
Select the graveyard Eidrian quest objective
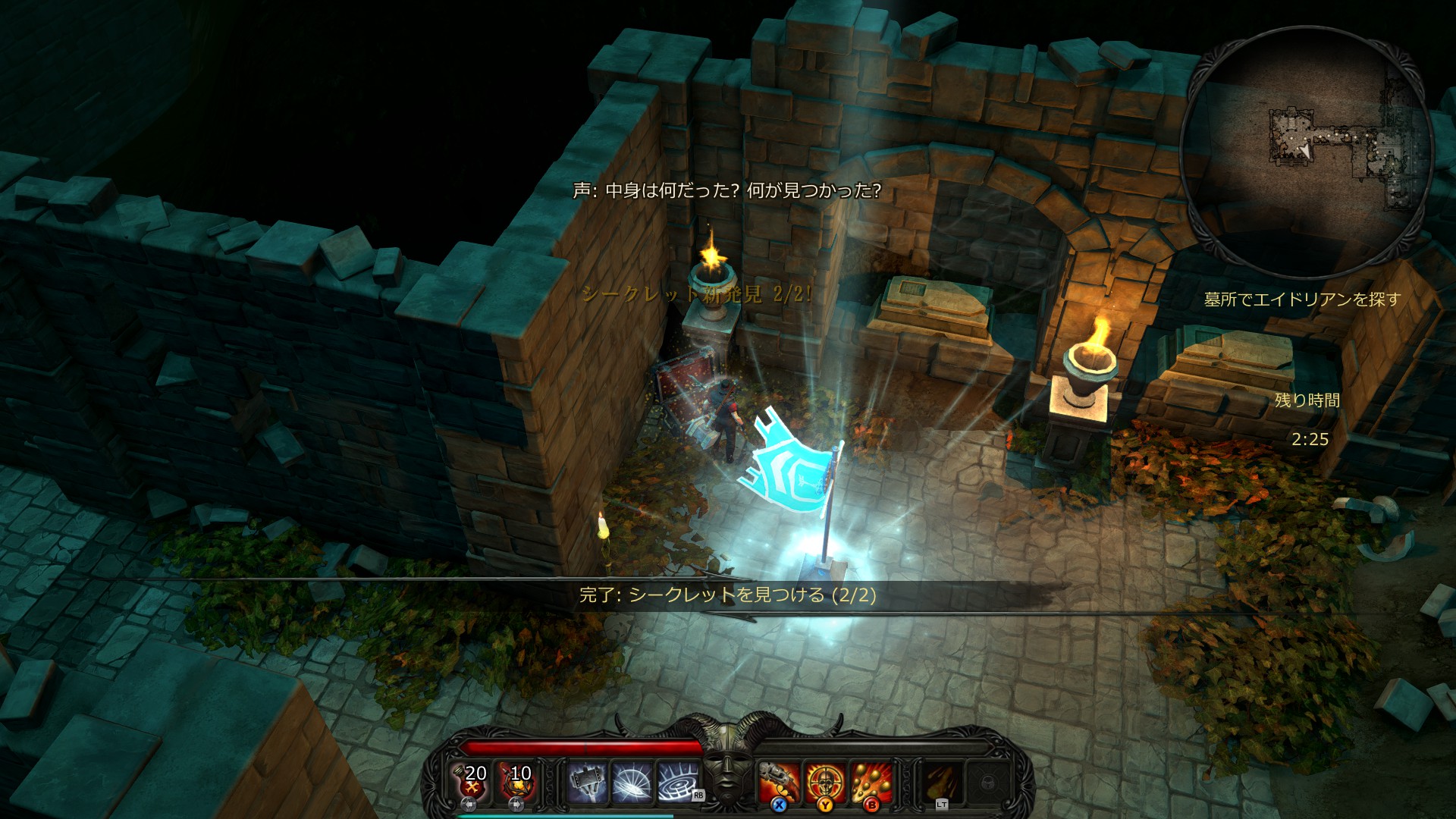pos(1302,300)
